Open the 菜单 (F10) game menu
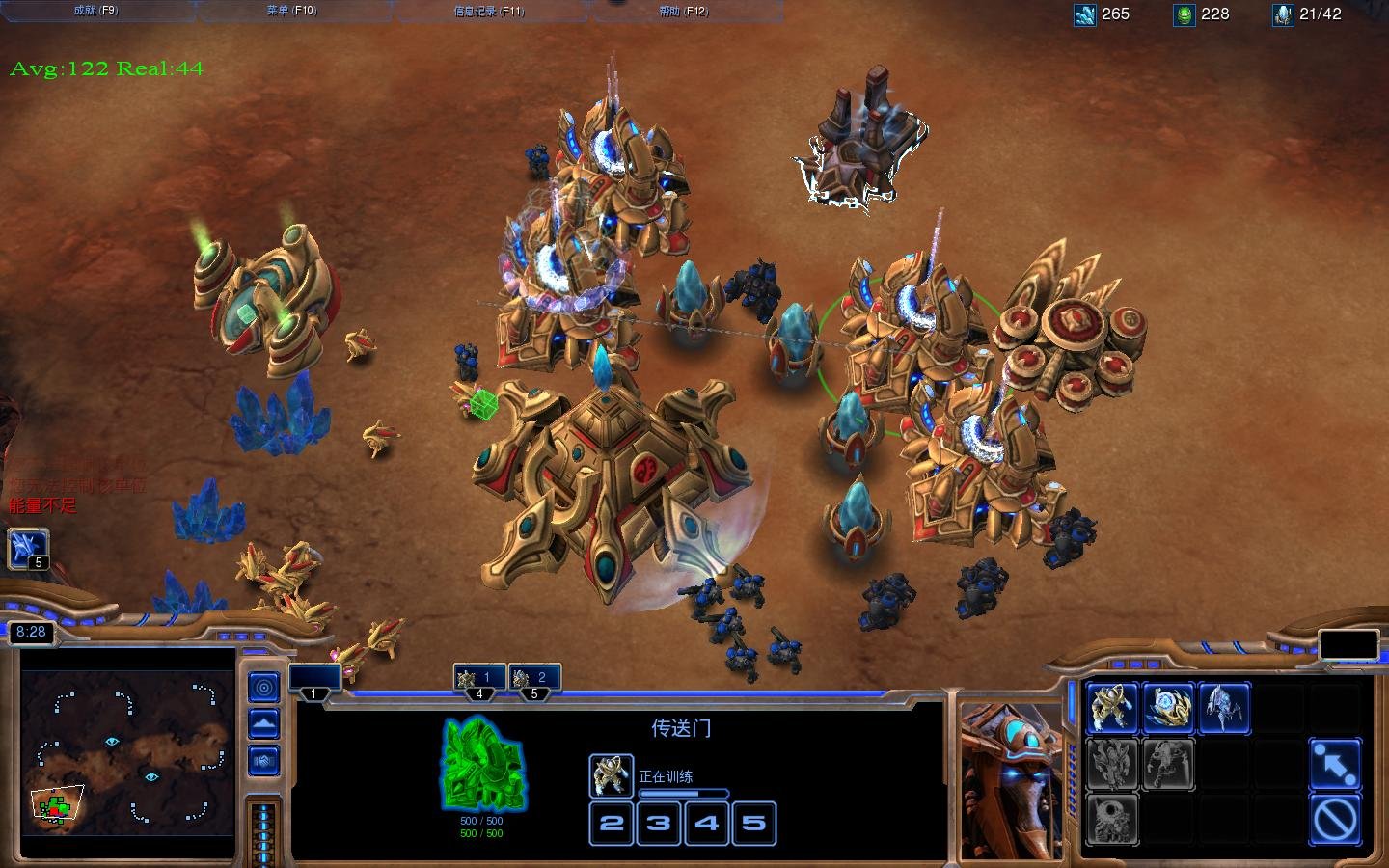1389x868 pixels. pyautogui.click(x=291, y=11)
